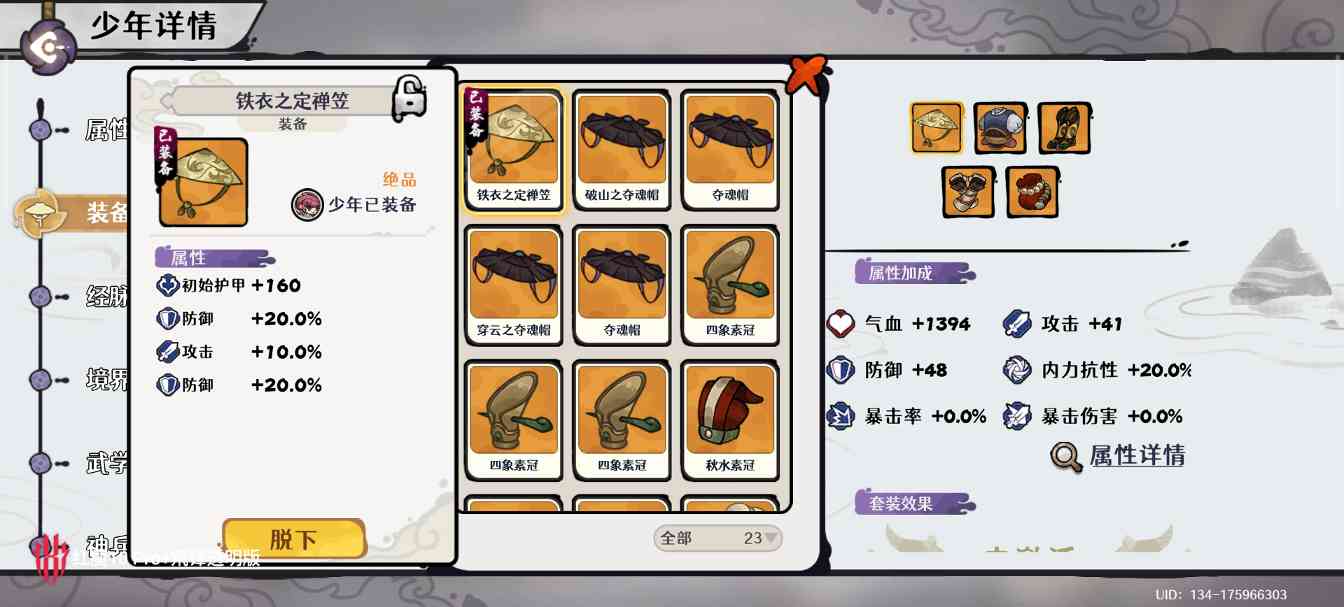Select the equipped gloves slot
This screenshot has width=1344, height=607.
[968, 192]
